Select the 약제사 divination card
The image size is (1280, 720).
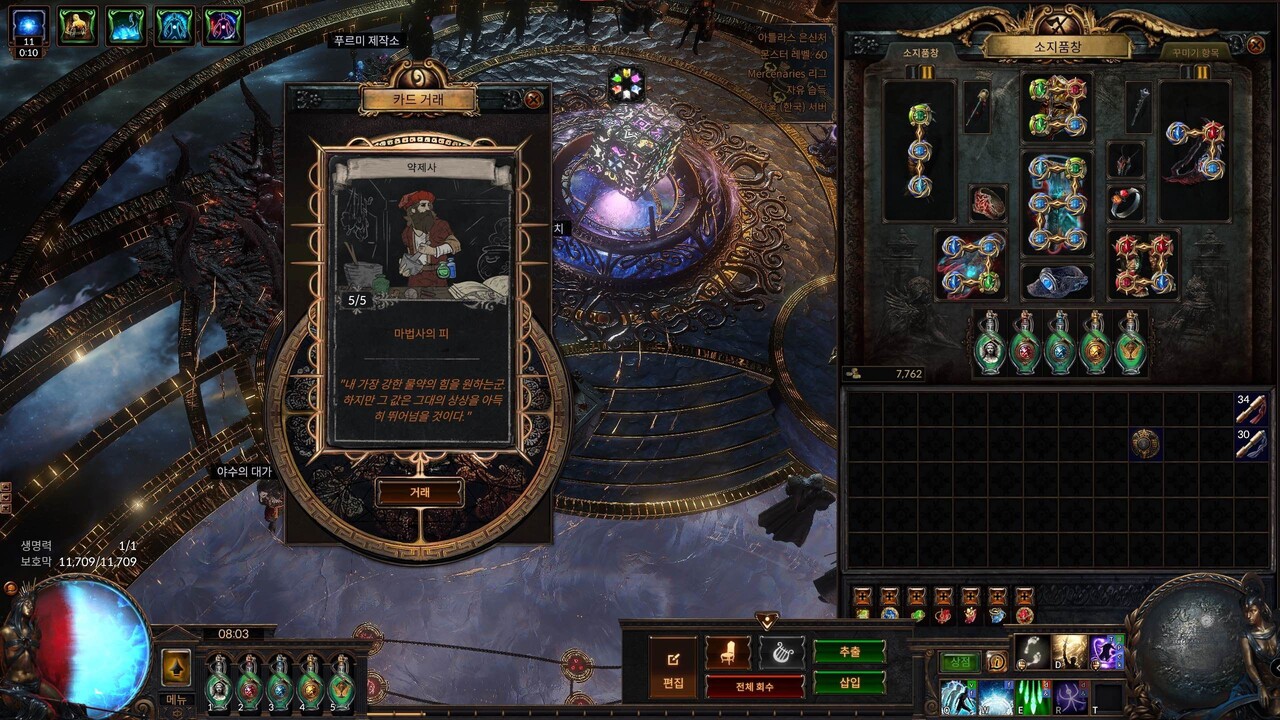421,298
